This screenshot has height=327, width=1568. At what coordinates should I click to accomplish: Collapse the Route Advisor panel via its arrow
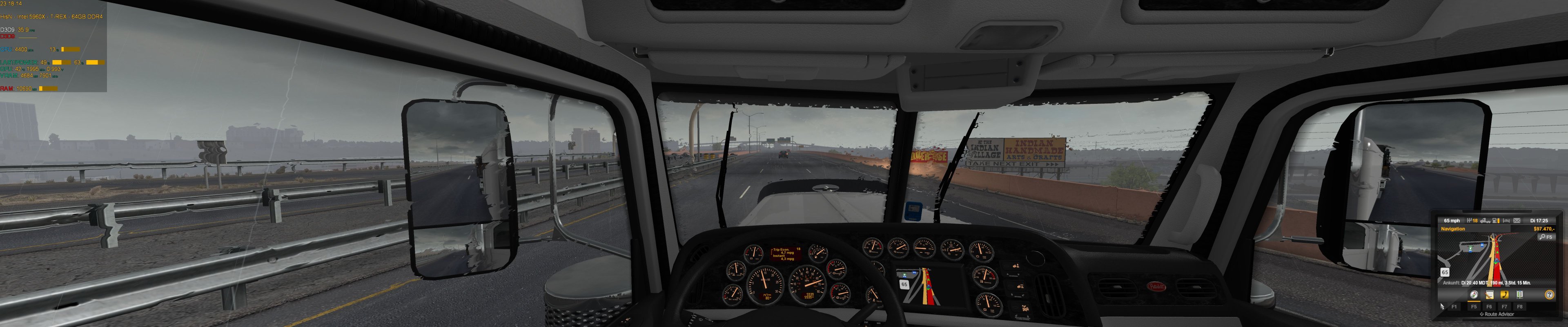click(1481, 314)
